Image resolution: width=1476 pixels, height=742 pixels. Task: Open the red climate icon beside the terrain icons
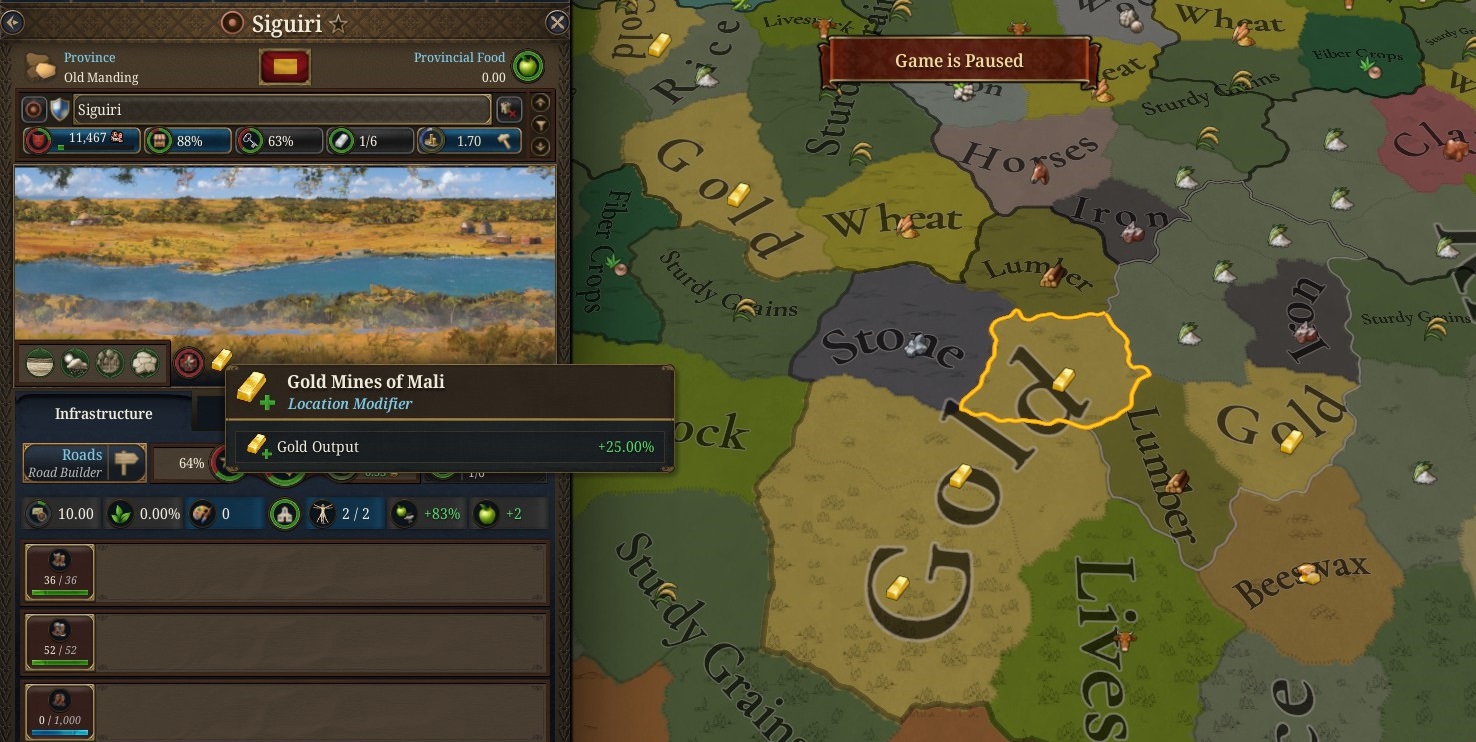coord(189,363)
